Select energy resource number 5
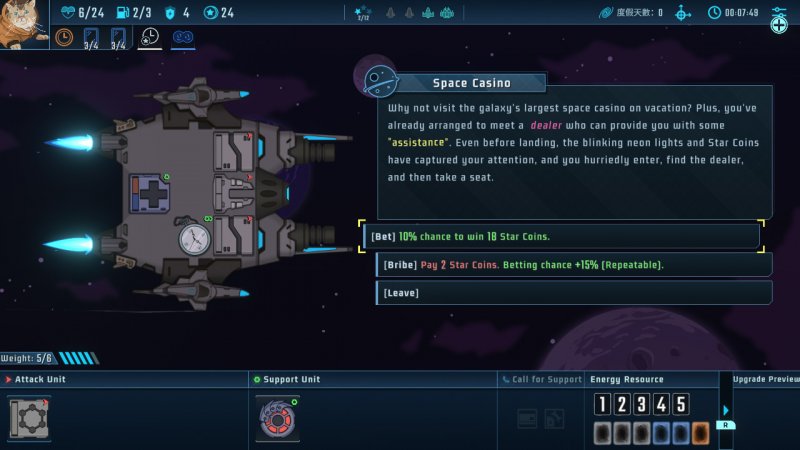The height and width of the screenshot is (450, 800). 681,404
